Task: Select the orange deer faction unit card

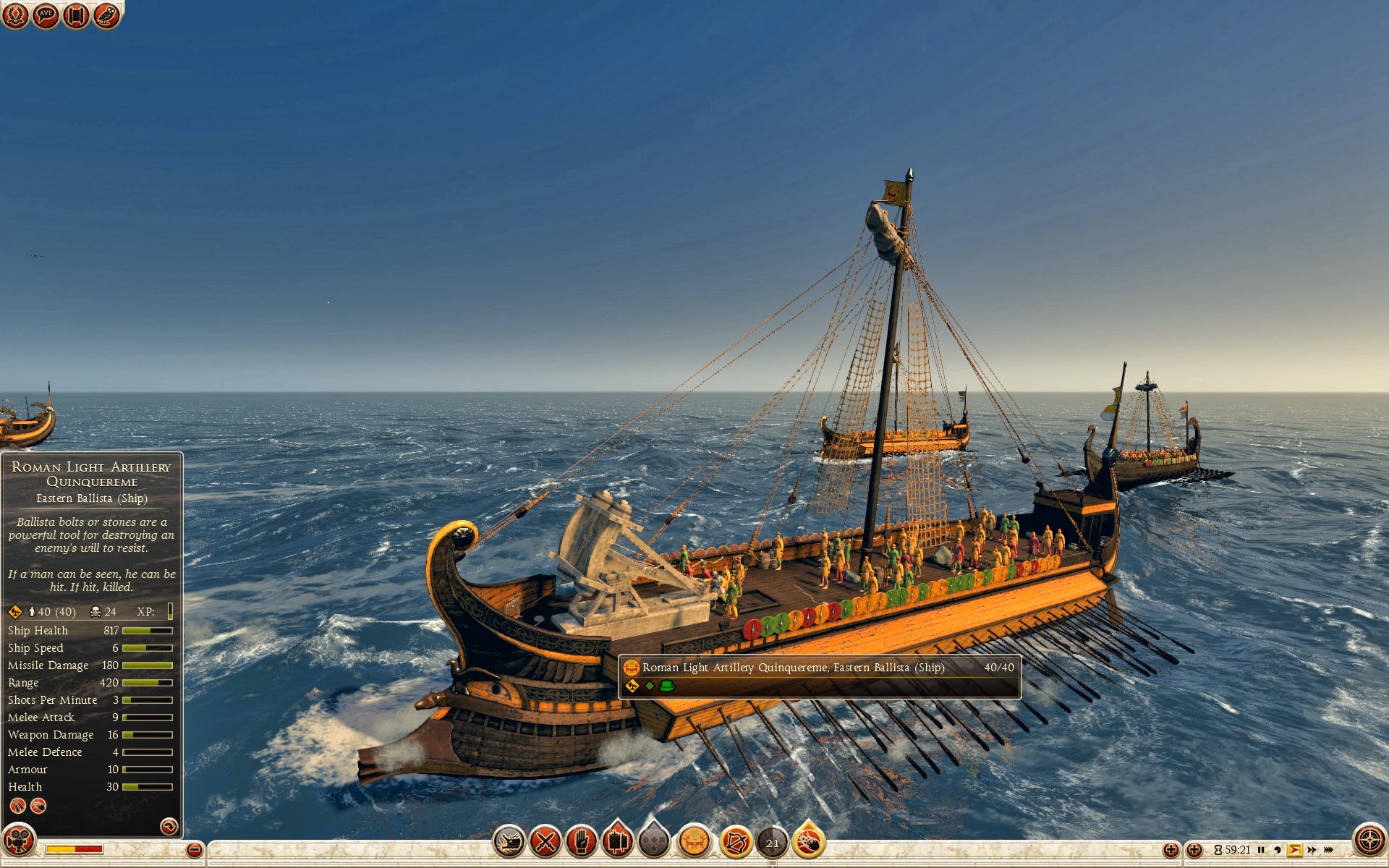Action: [x=694, y=842]
